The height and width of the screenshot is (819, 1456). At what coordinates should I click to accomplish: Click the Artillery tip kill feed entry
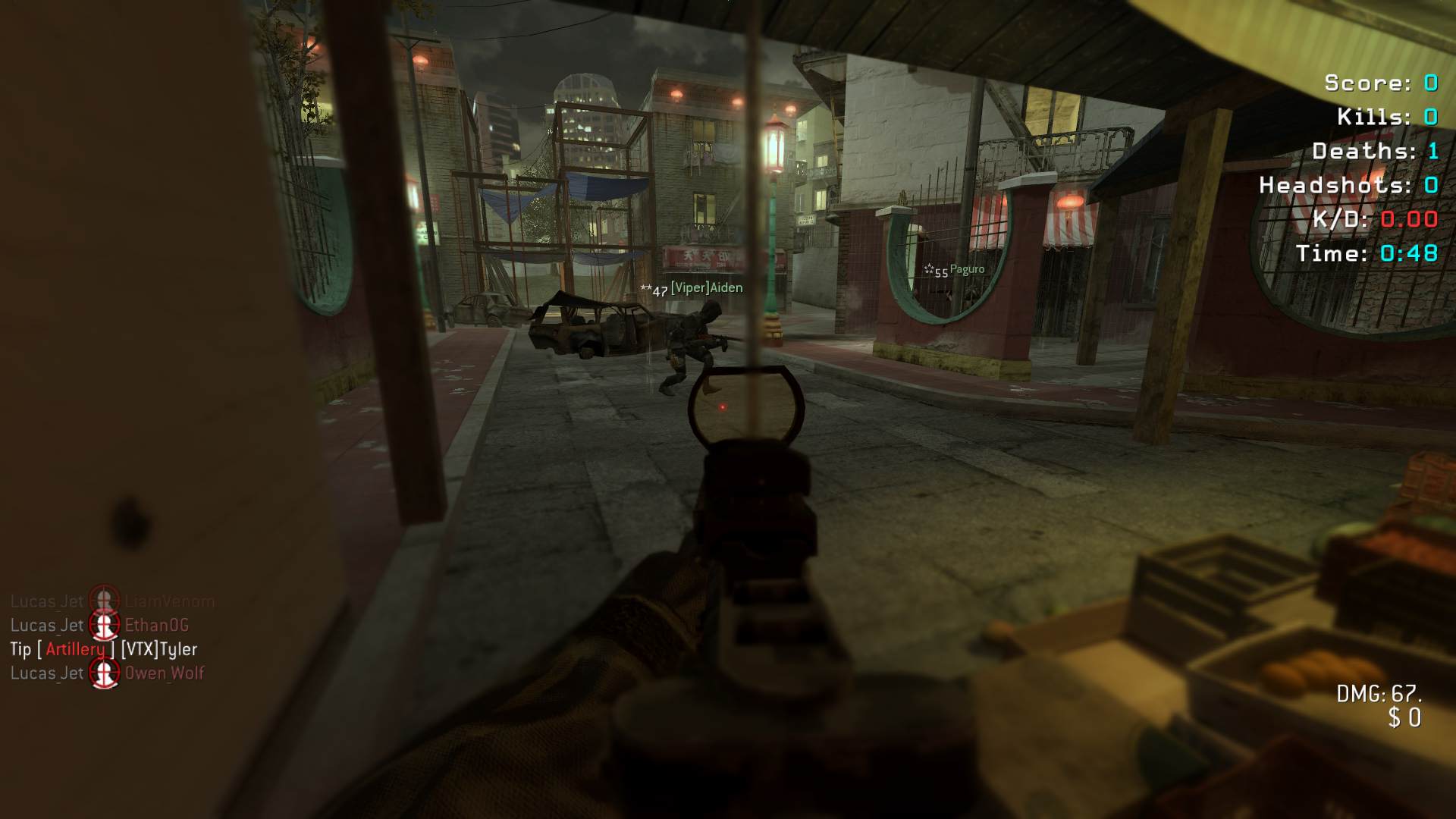[x=103, y=649]
